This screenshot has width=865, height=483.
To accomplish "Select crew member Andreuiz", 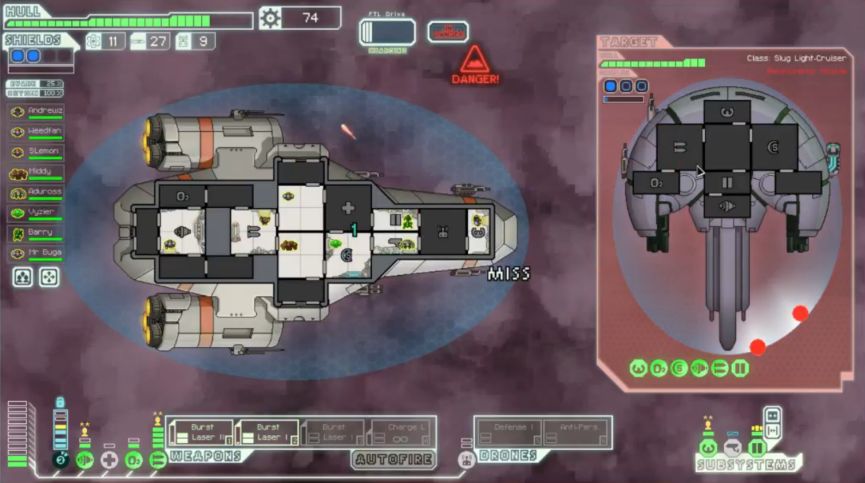I will [x=36, y=111].
